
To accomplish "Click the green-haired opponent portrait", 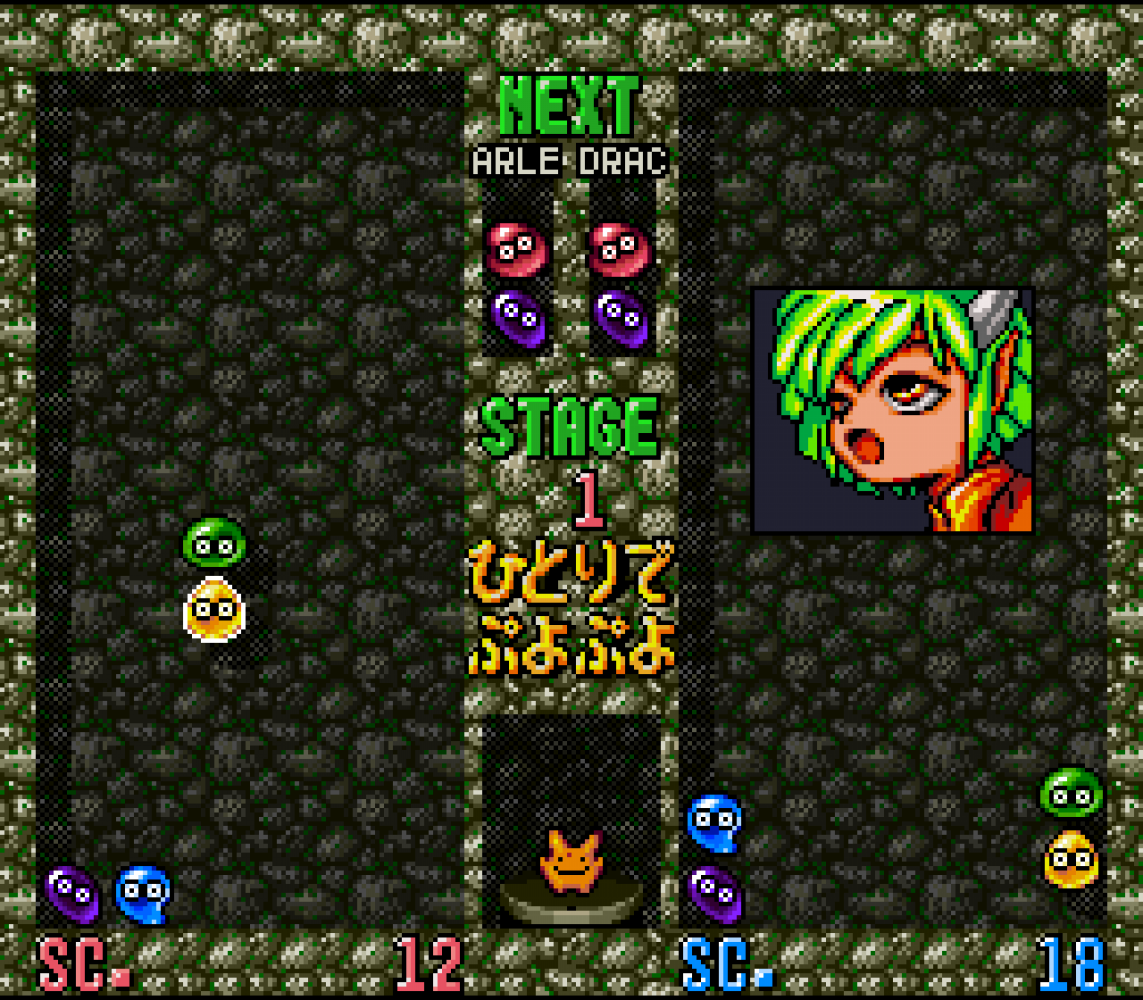I will pyautogui.click(x=892, y=410).
